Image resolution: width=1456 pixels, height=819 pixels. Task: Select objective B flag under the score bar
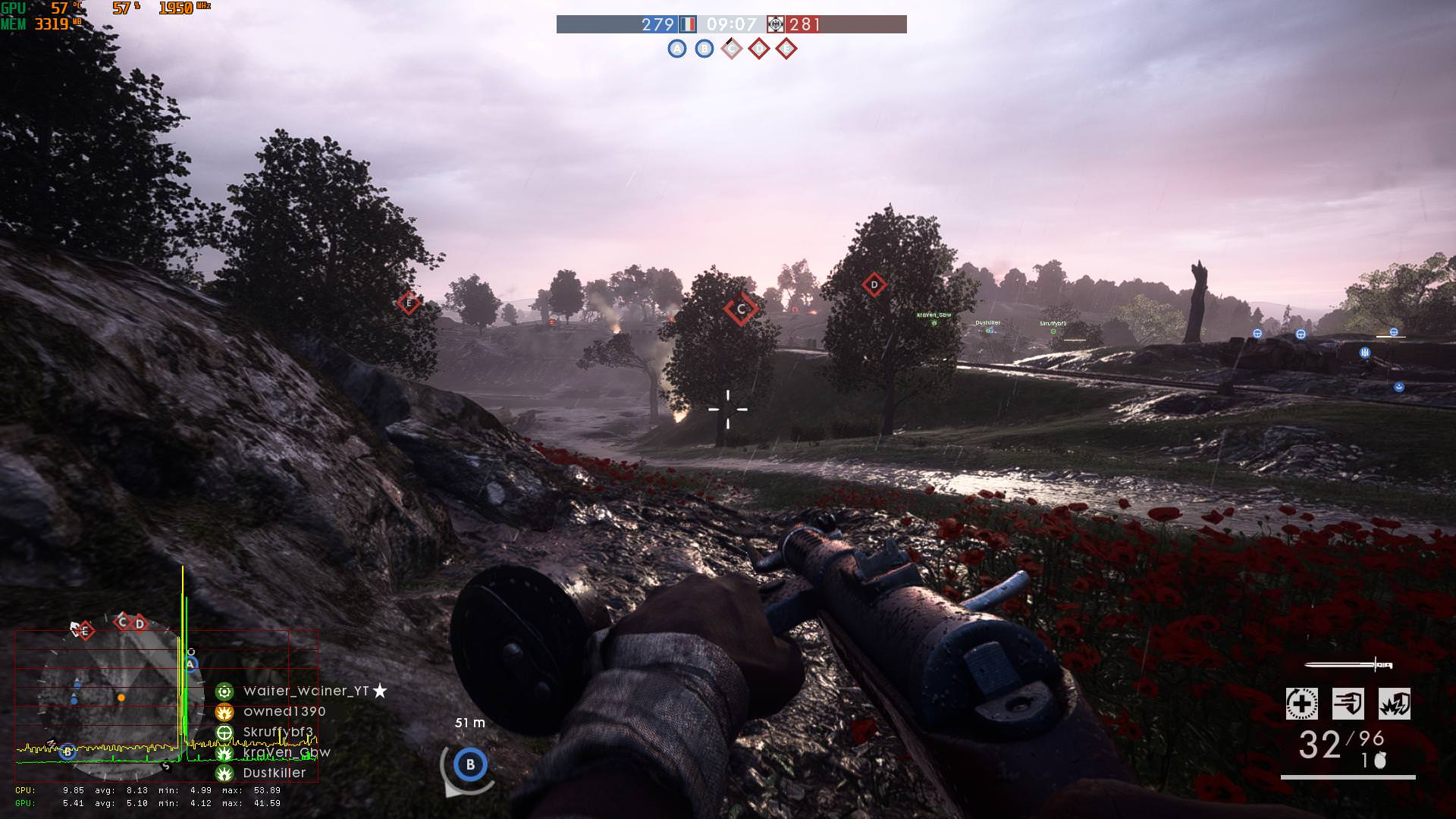click(x=704, y=49)
